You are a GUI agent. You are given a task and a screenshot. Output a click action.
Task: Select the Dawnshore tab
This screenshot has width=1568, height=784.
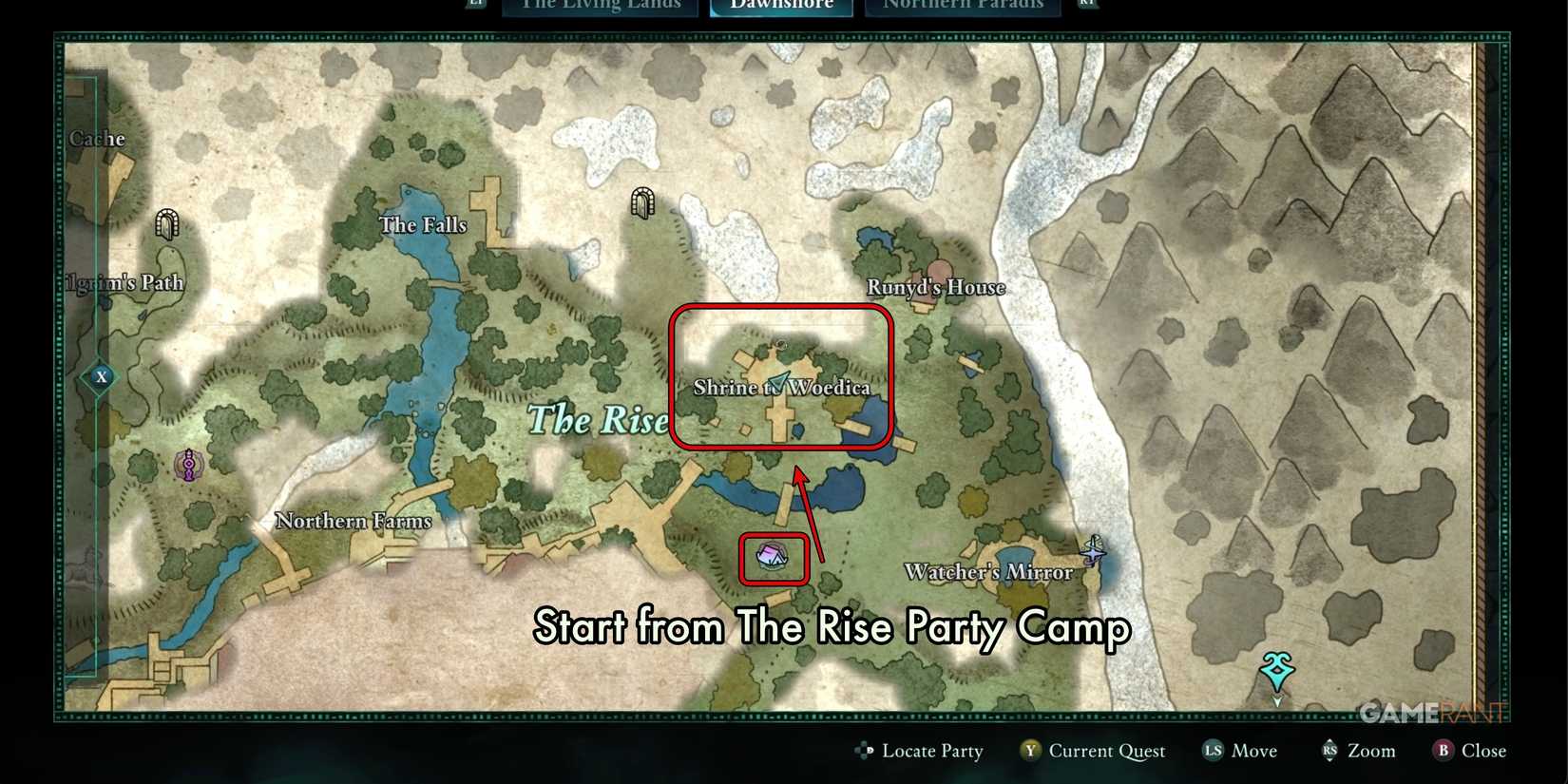coord(781,6)
